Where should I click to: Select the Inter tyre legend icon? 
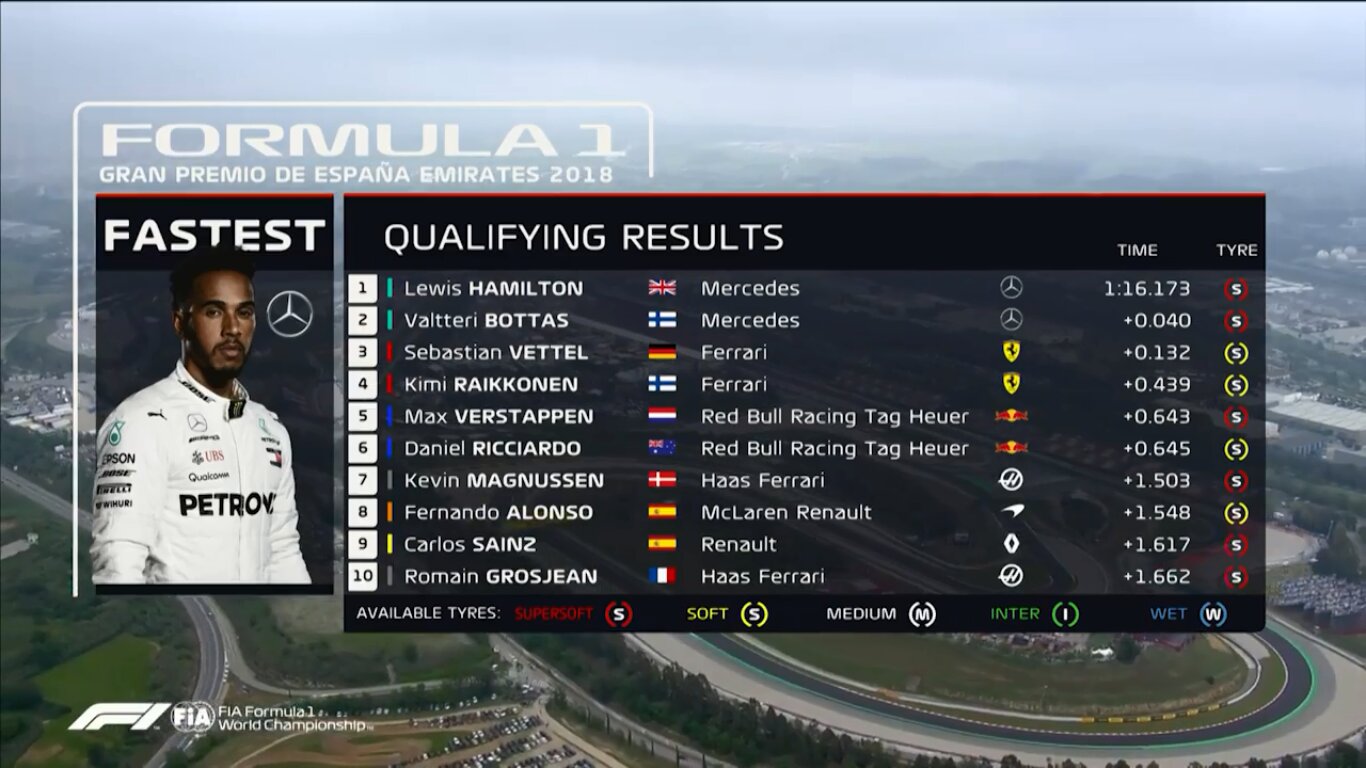click(x=1065, y=614)
